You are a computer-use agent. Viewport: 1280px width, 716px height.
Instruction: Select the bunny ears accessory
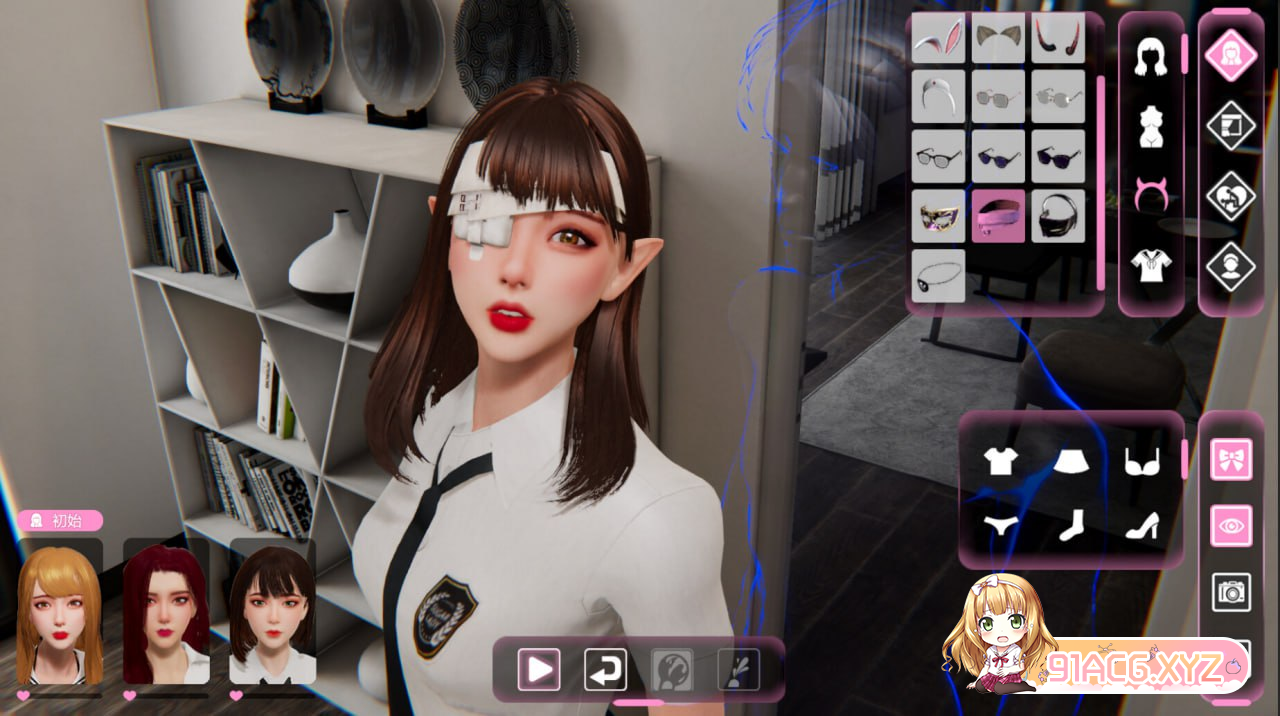click(938, 37)
